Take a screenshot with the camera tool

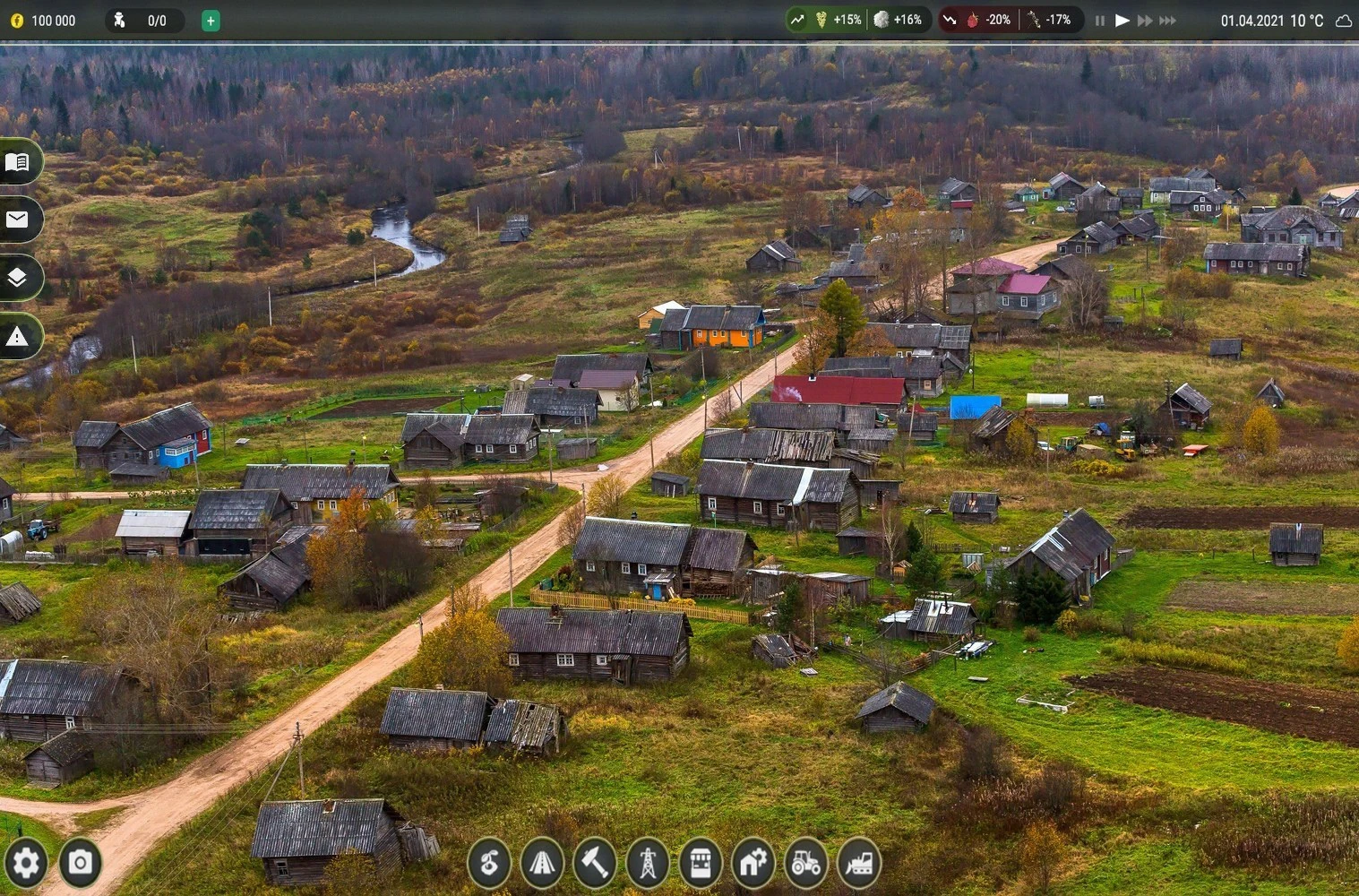pos(79,862)
